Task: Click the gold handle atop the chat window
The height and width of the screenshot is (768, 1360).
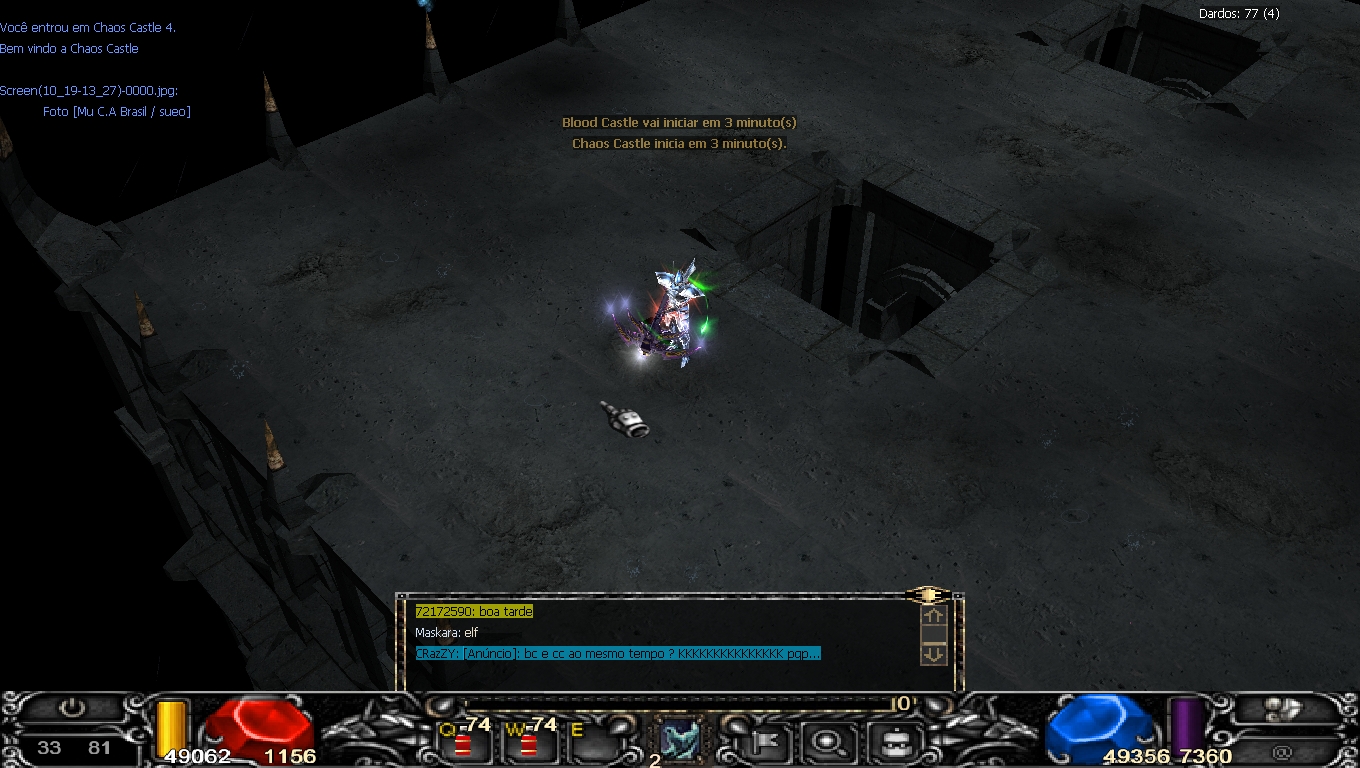Action: coord(928,595)
